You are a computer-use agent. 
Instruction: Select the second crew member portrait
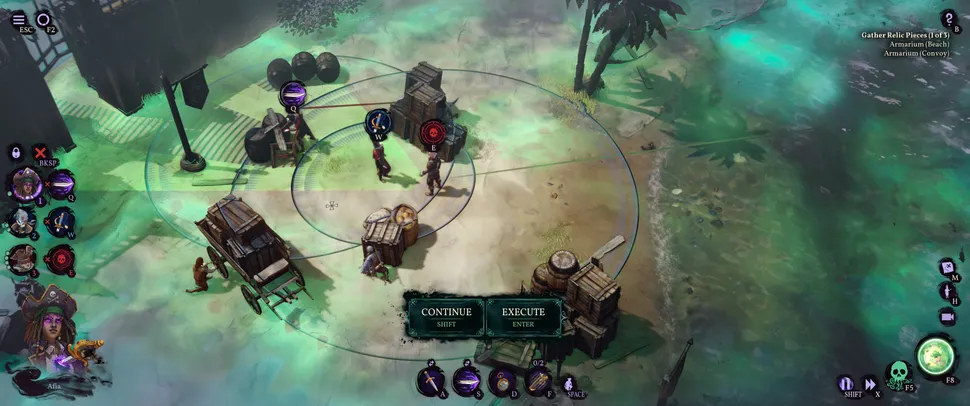click(x=23, y=221)
